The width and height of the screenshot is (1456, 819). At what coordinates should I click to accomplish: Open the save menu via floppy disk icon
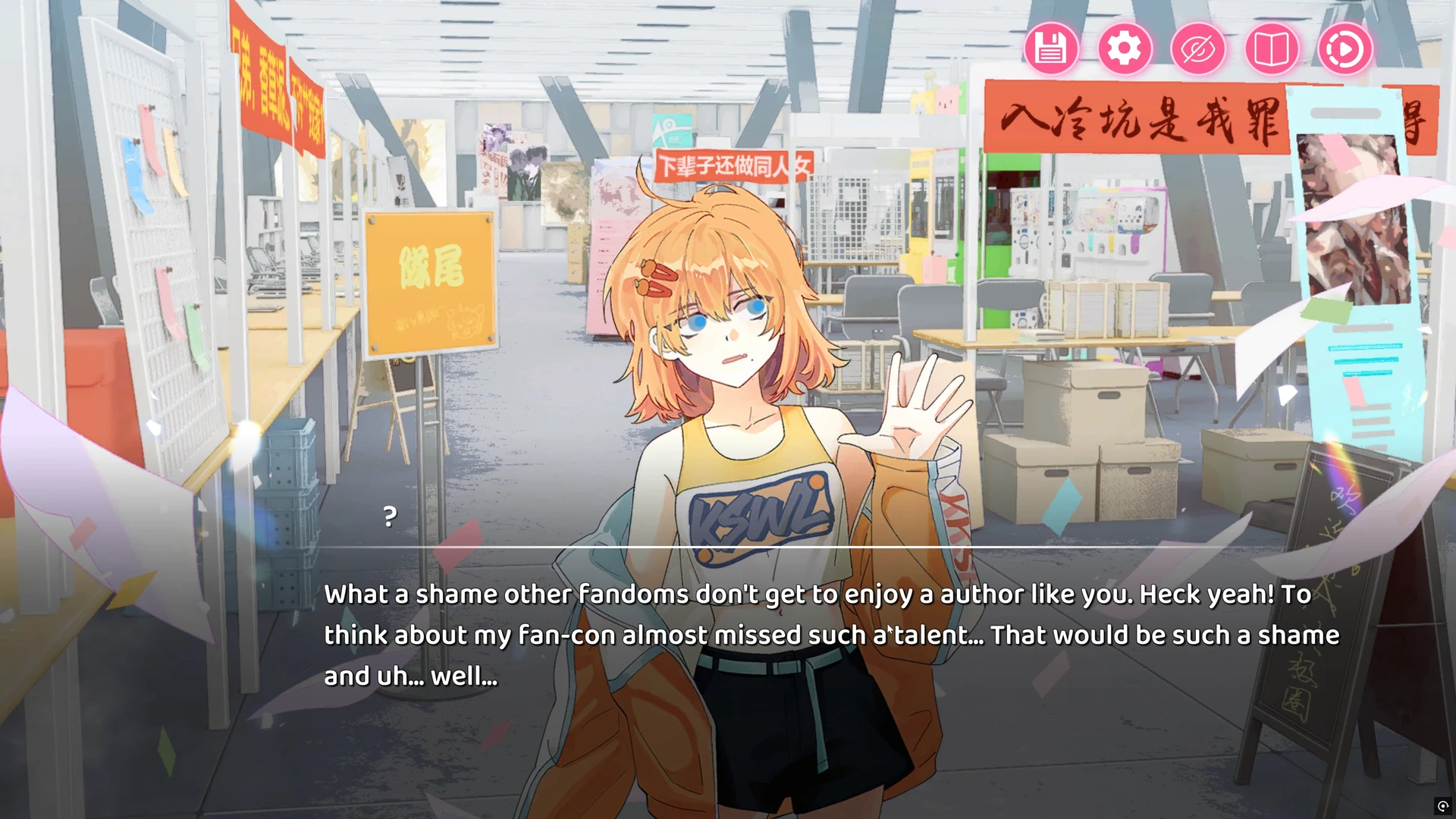pos(1050,49)
